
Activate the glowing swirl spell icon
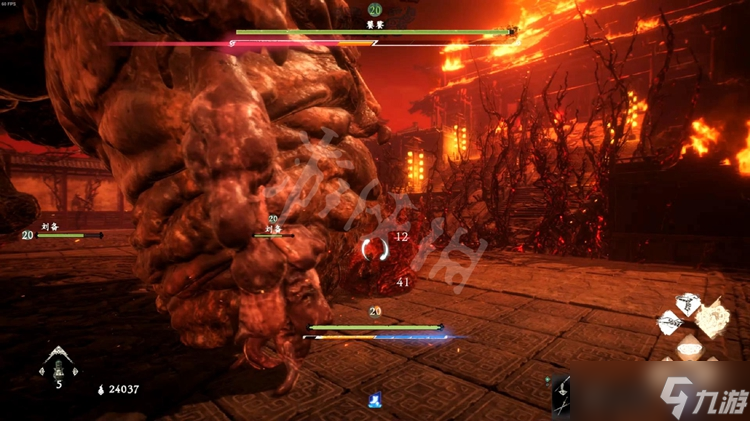tap(713, 319)
